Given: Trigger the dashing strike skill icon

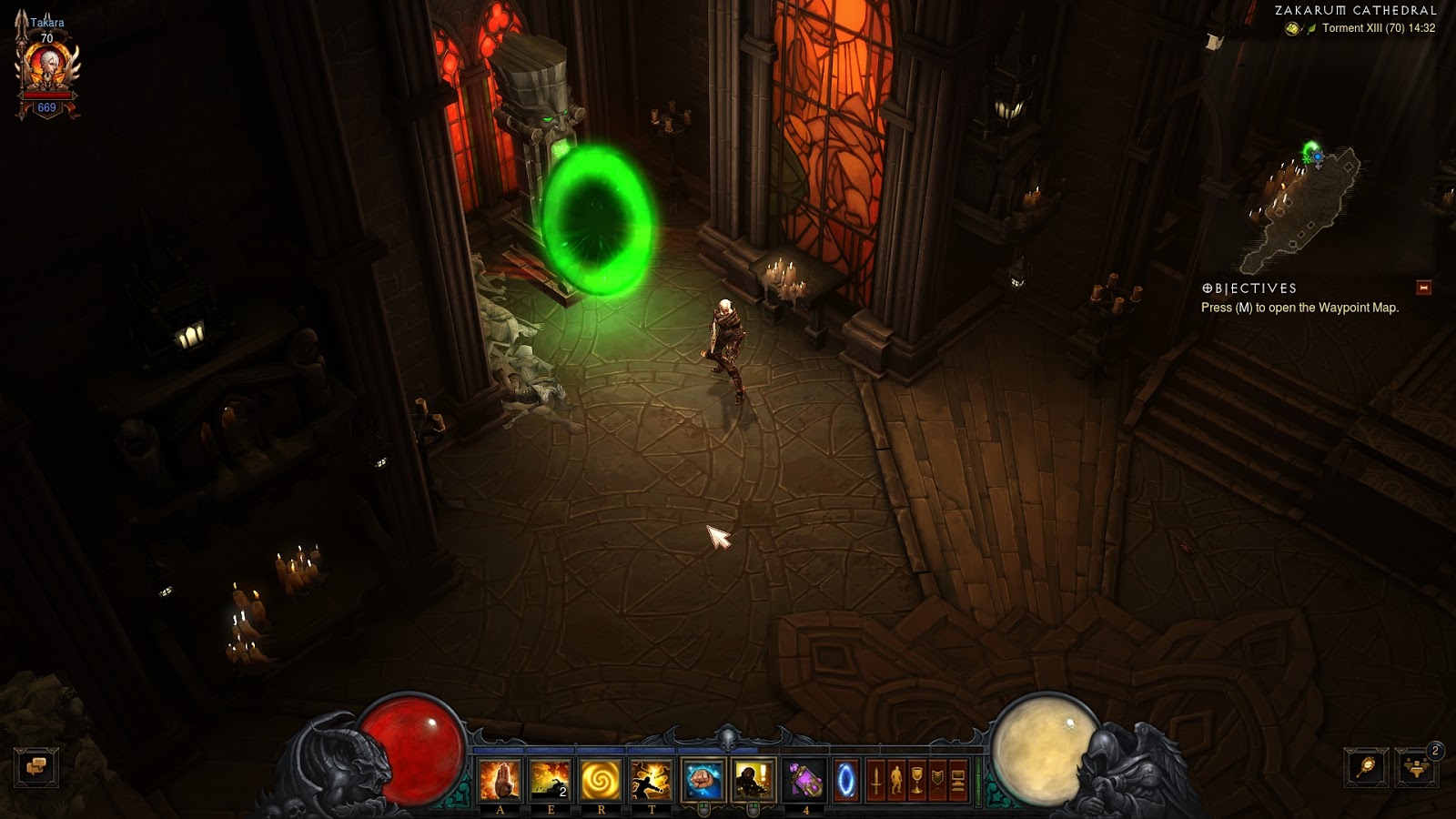Looking at the screenshot, I should coord(652,780).
